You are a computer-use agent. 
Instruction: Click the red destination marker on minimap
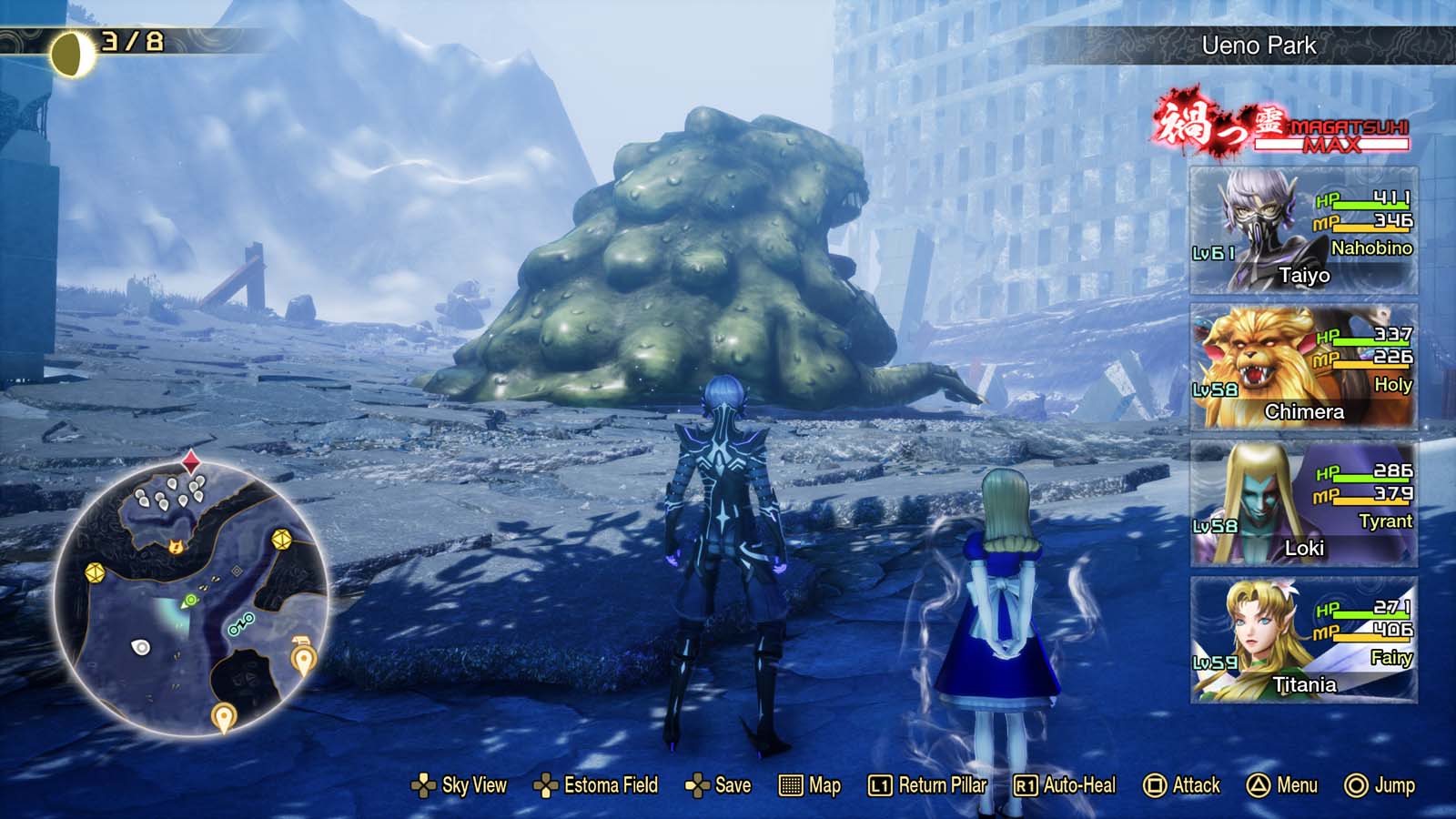point(190,462)
